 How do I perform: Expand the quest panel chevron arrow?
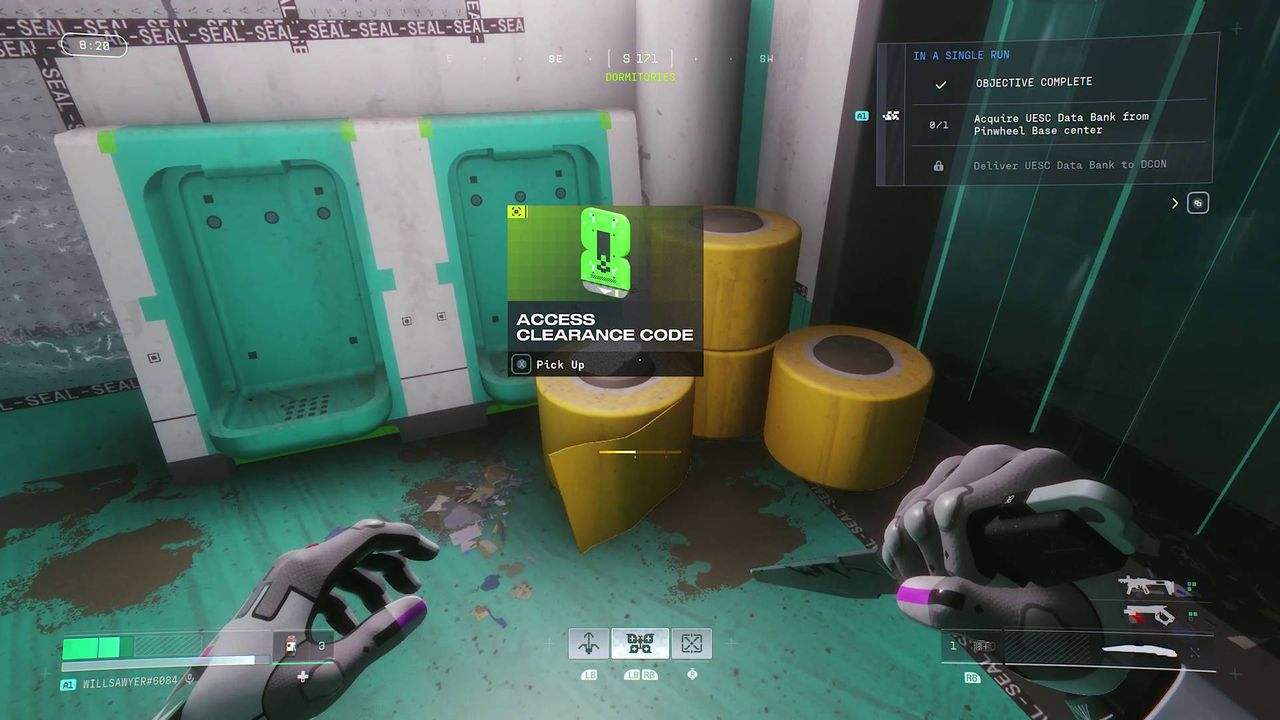(x=1174, y=203)
